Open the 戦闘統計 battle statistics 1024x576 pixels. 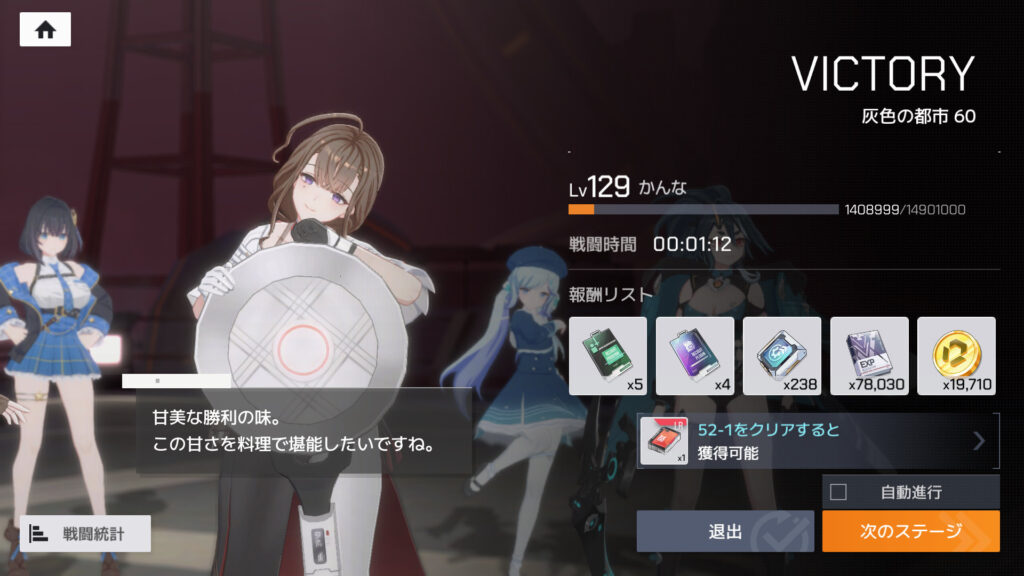(85, 534)
